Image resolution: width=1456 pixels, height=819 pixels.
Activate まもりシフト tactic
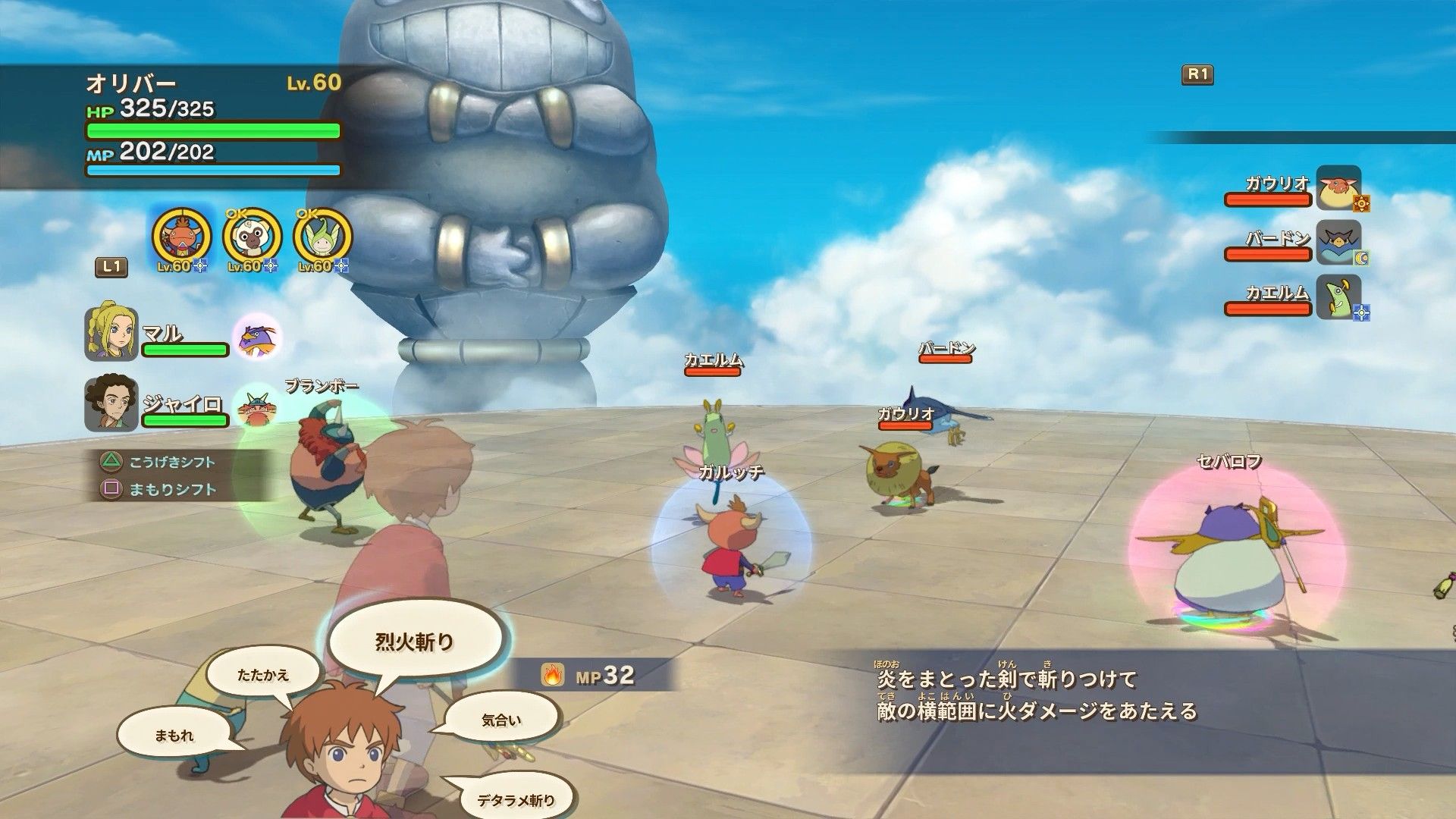click(x=171, y=489)
